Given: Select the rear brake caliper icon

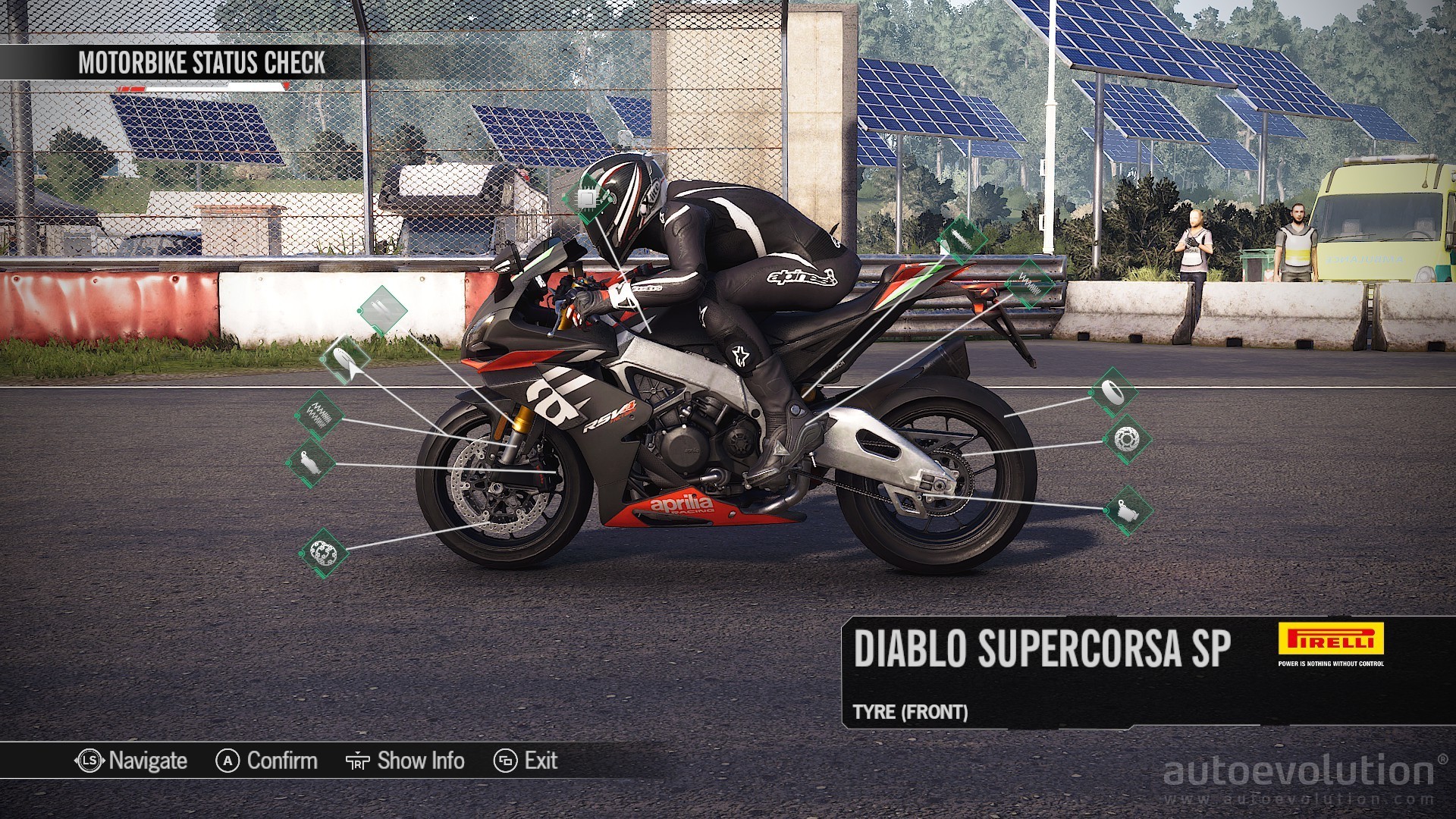Looking at the screenshot, I should click(1128, 510).
